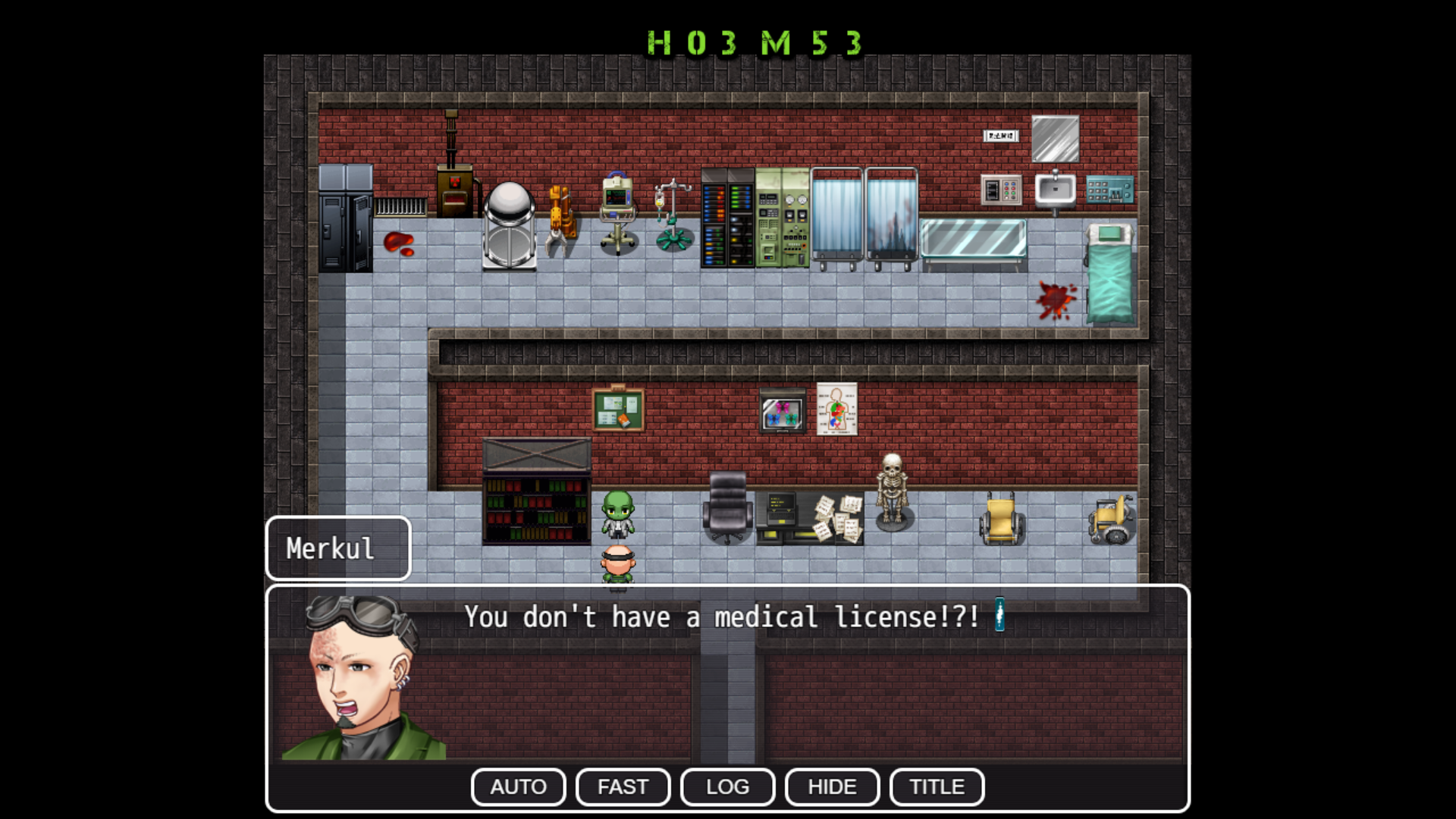Viewport: 1456px width, 819px height.
Task: Enable AUTO dialogue advance
Action: 518,786
